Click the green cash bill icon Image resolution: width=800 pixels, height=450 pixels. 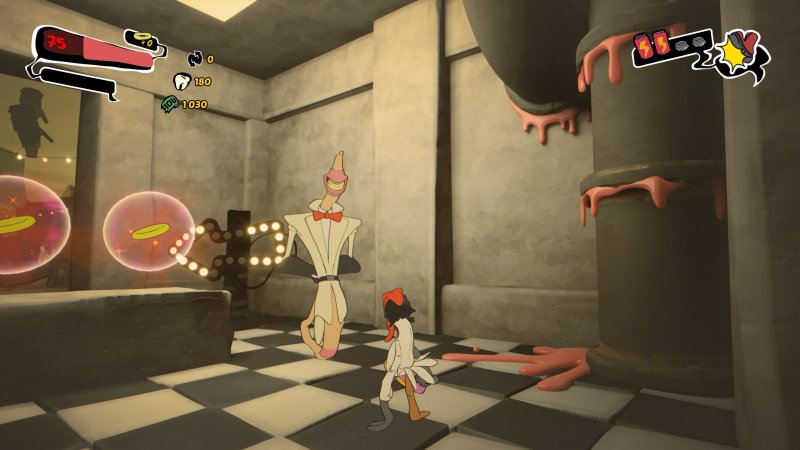(x=171, y=104)
